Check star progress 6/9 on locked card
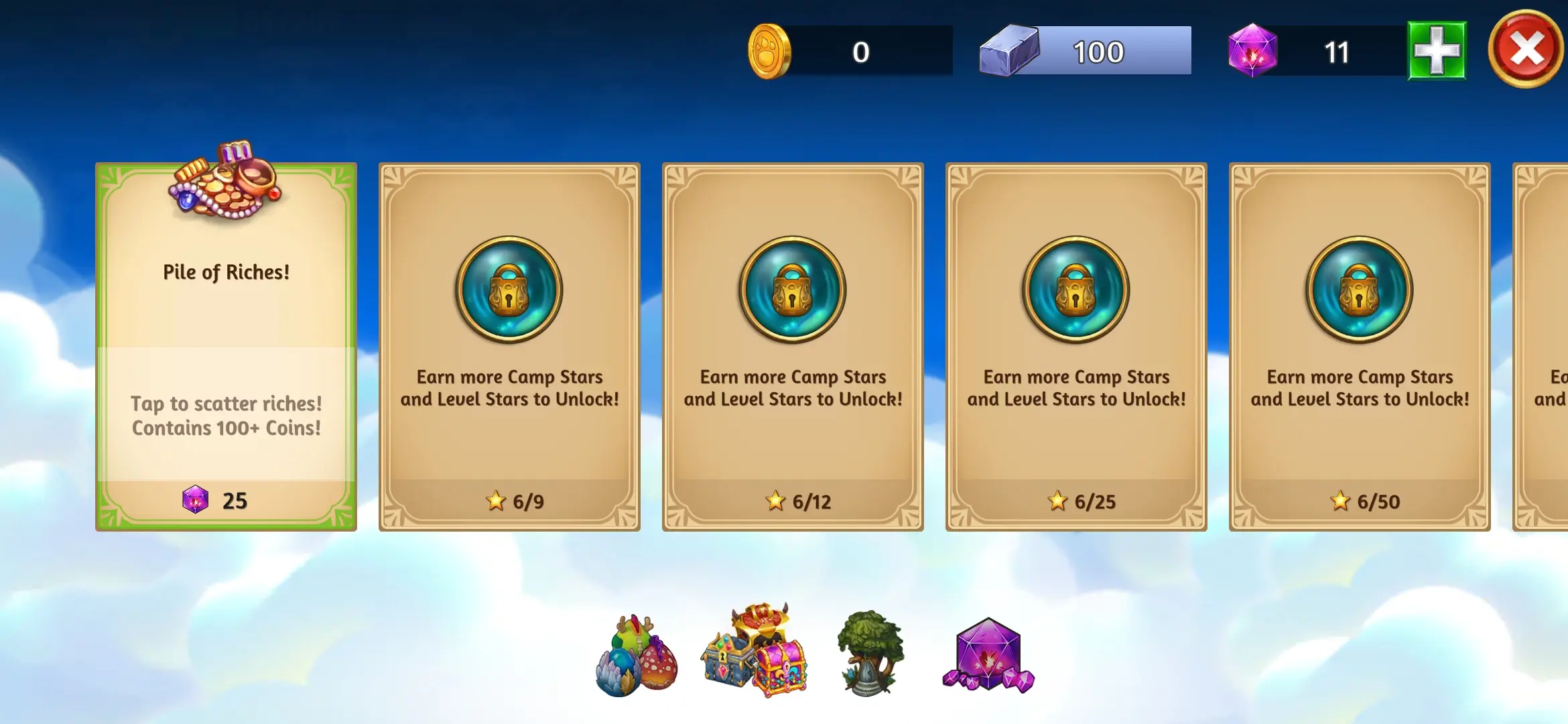Screen dimensions: 1568x724 click(513, 501)
